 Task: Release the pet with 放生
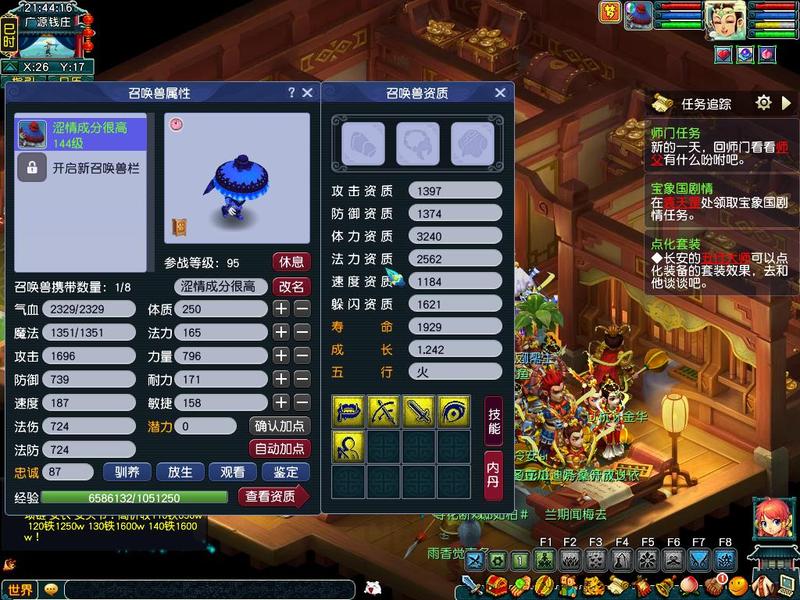pos(180,472)
